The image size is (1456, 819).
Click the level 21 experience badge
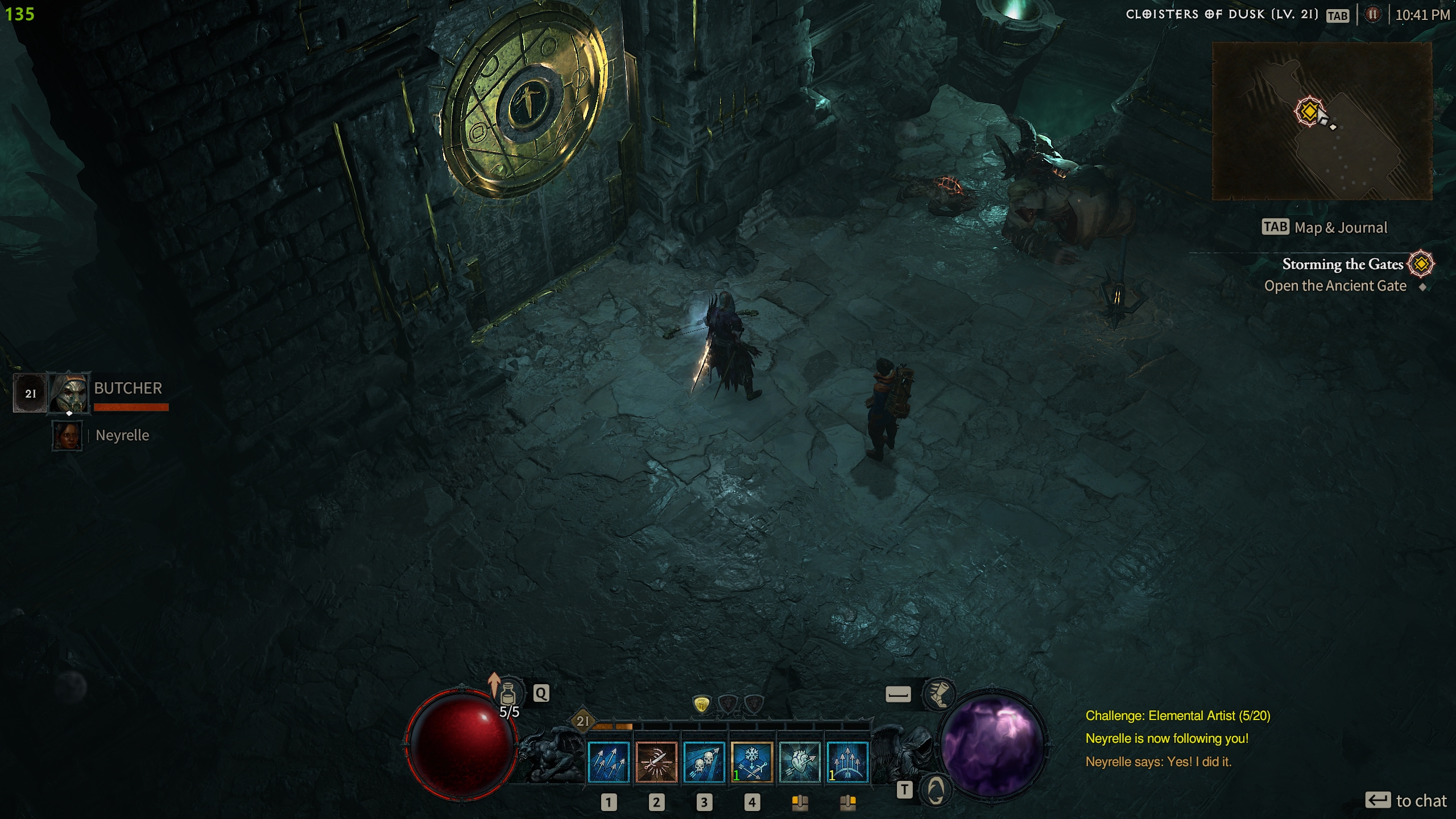point(583,721)
